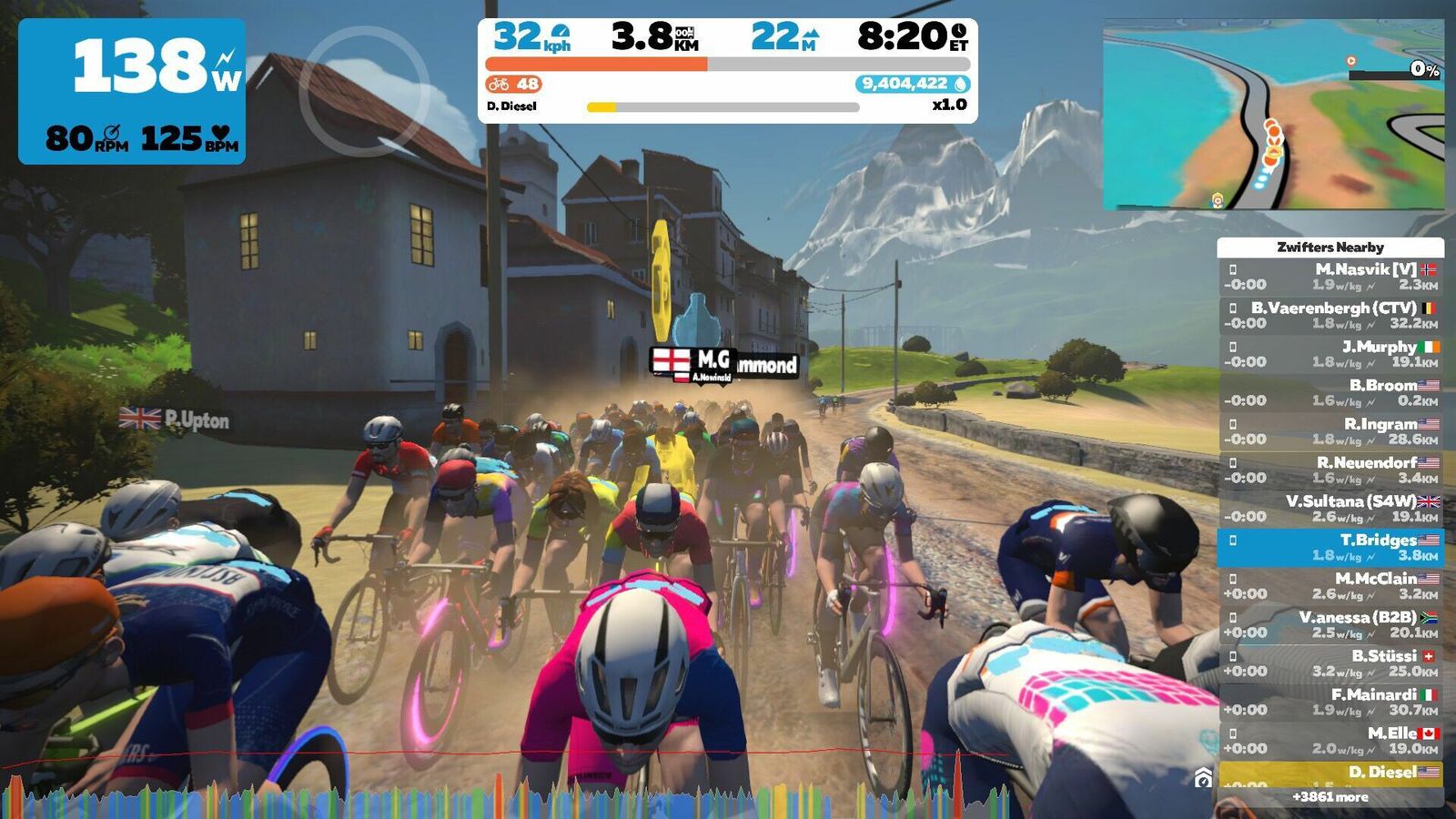The height and width of the screenshot is (819, 1456).
Task: Select M.Elle from nearby riders
Action: tap(1330, 741)
